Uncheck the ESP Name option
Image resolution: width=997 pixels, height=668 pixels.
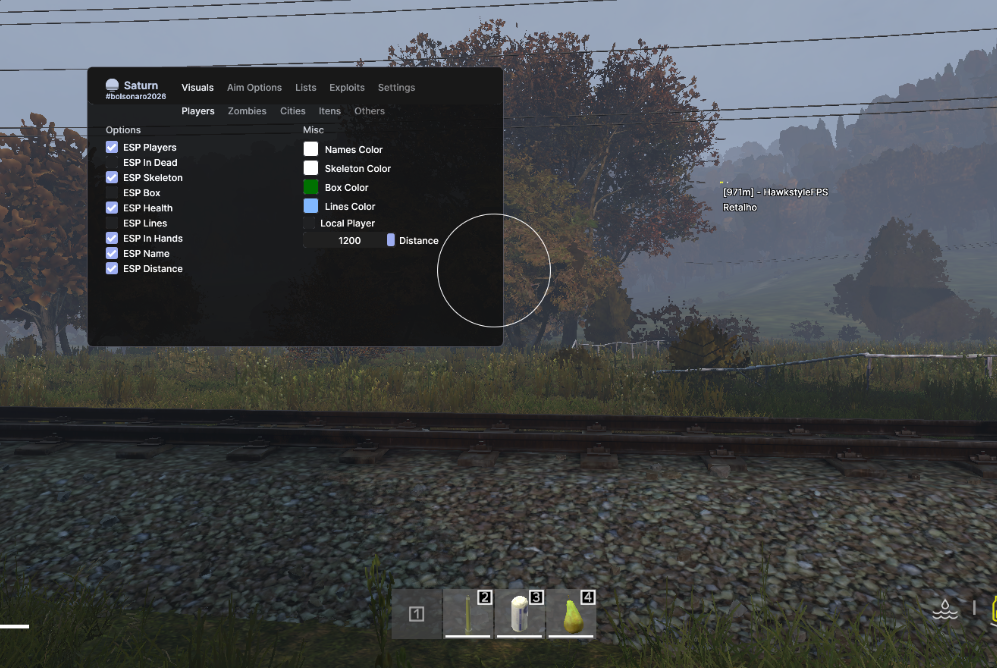(x=112, y=254)
